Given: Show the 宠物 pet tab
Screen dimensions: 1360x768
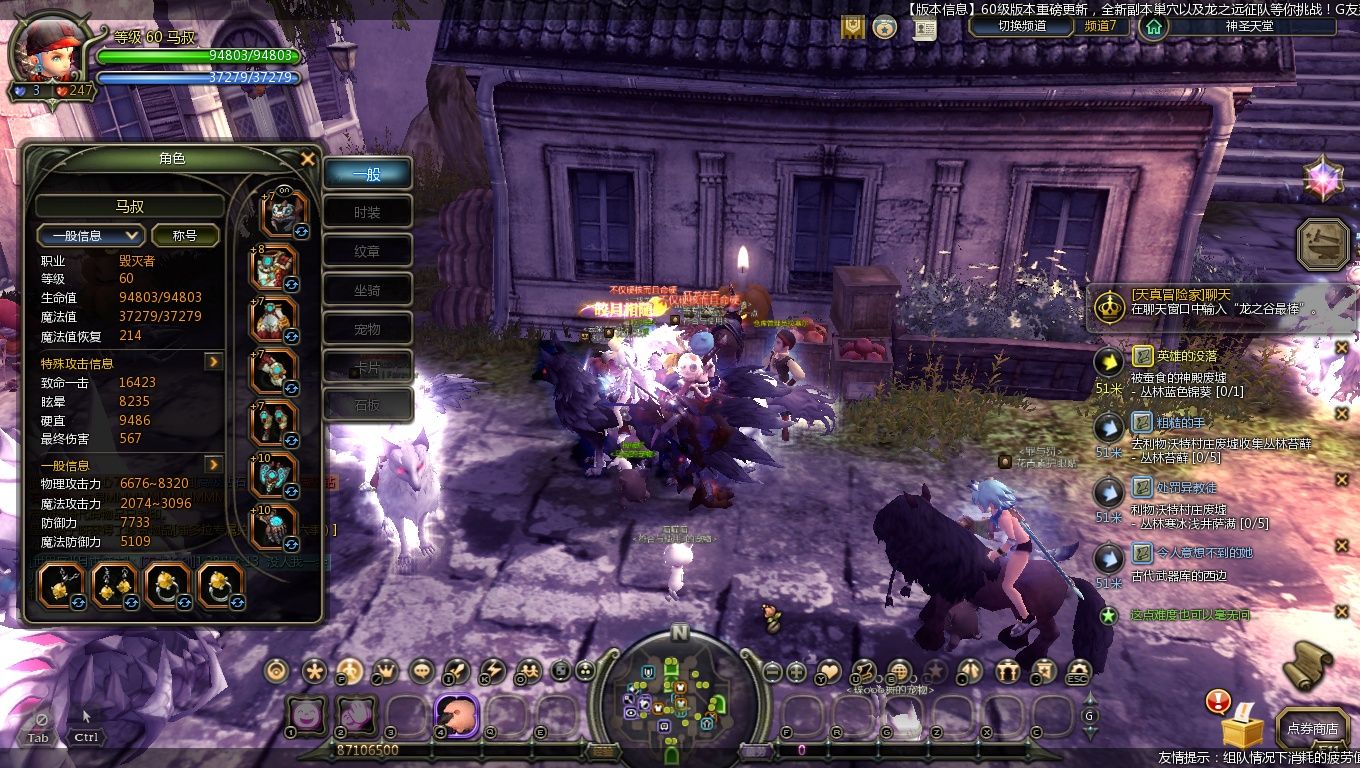Looking at the screenshot, I should click(x=367, y=329).
